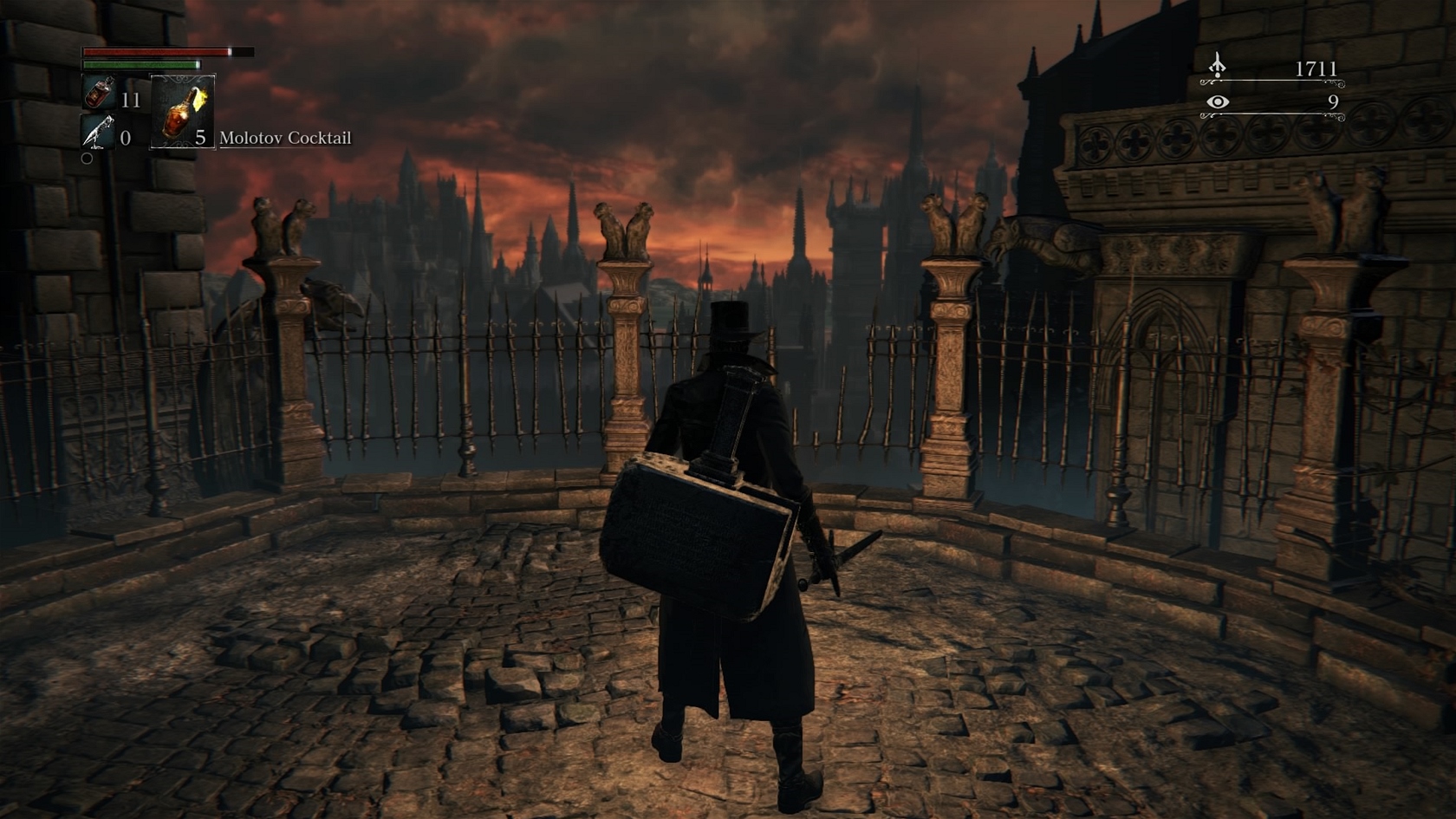
Task: Click the Insight eye icon
Action: click(1218, 102)
